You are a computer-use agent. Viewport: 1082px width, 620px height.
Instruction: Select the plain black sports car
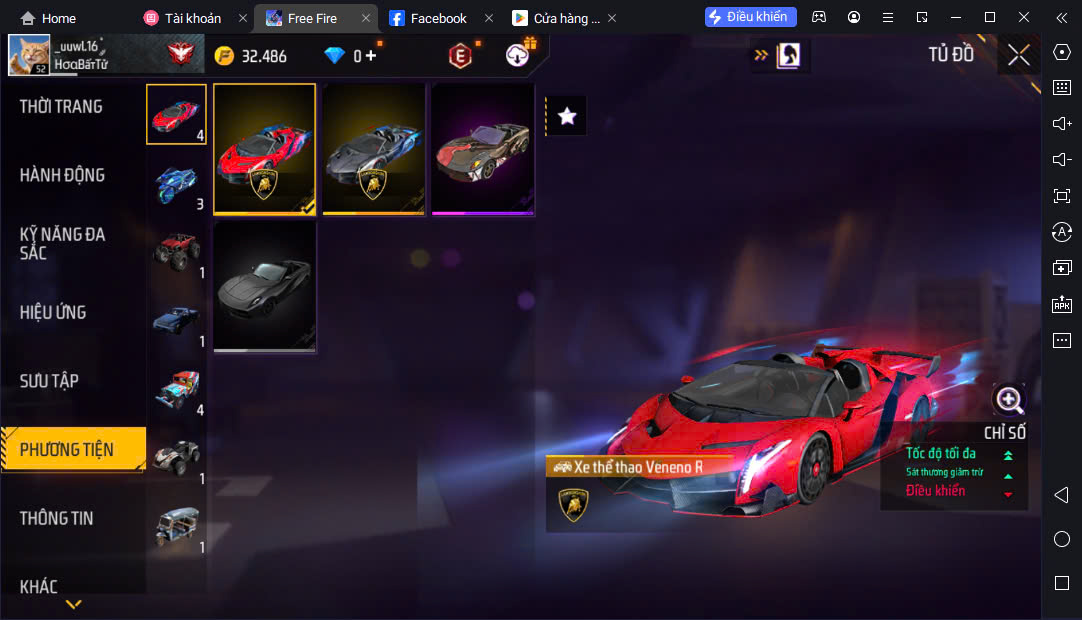tap(265, 287)
